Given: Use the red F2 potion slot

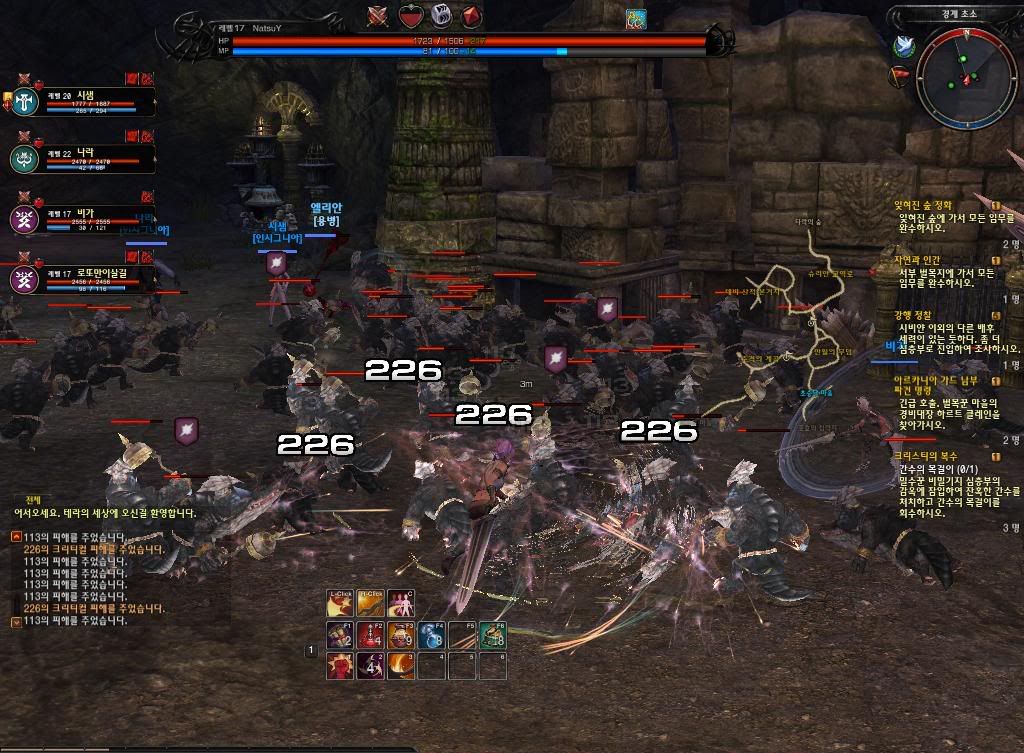Looking at the screenshot, I should click(x=371, y=635).
